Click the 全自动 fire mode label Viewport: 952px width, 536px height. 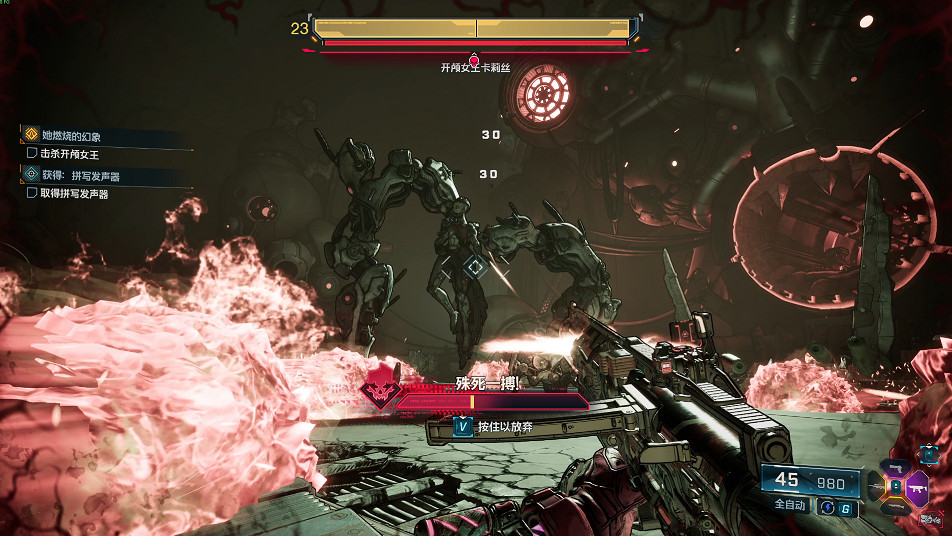[790, 506]
